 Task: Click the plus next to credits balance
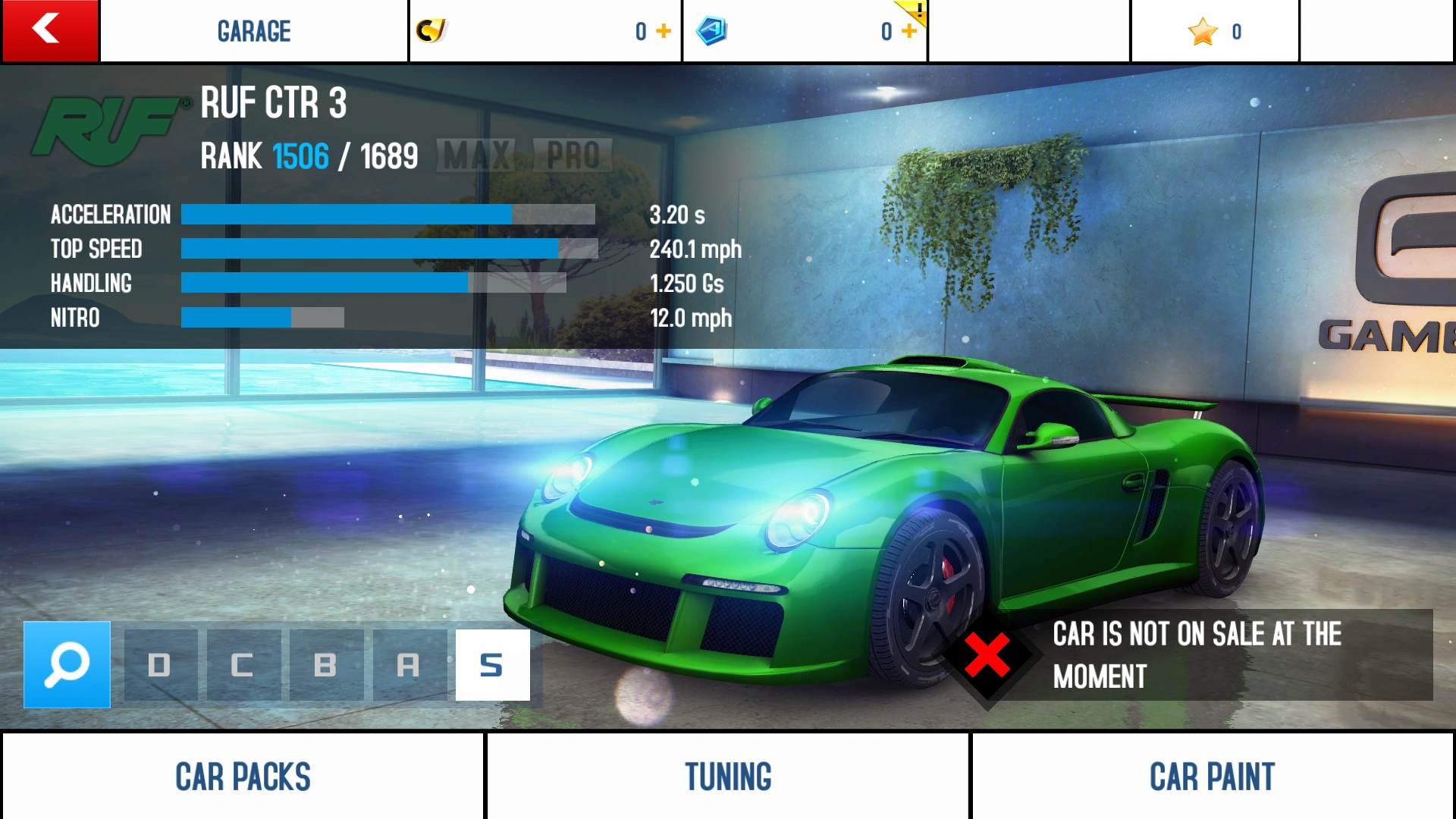(x=664, y=31)
